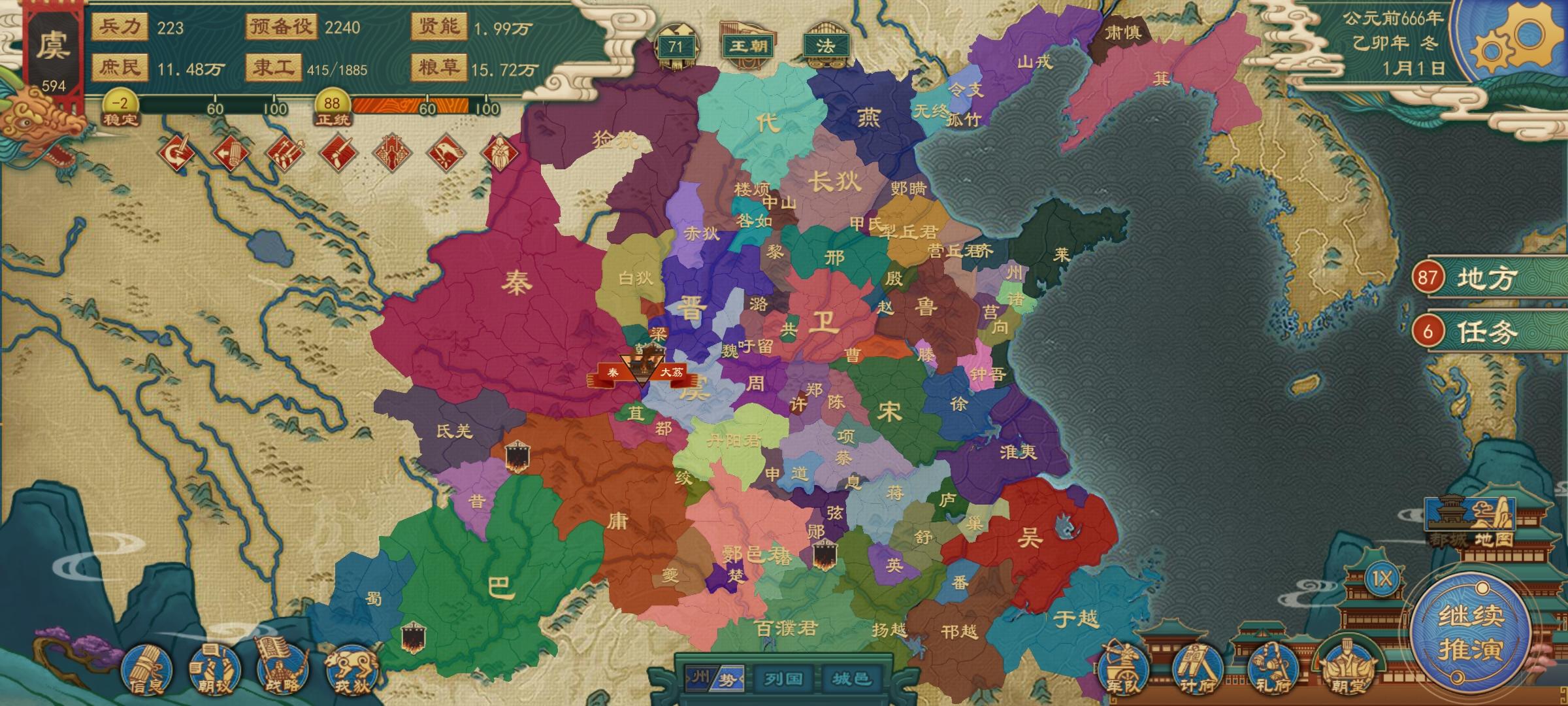Image resolution: width=1568 pixels, height=706 pixels.
Task: Click the 法 (law) button at top
Action: click(x=828, y=46)
